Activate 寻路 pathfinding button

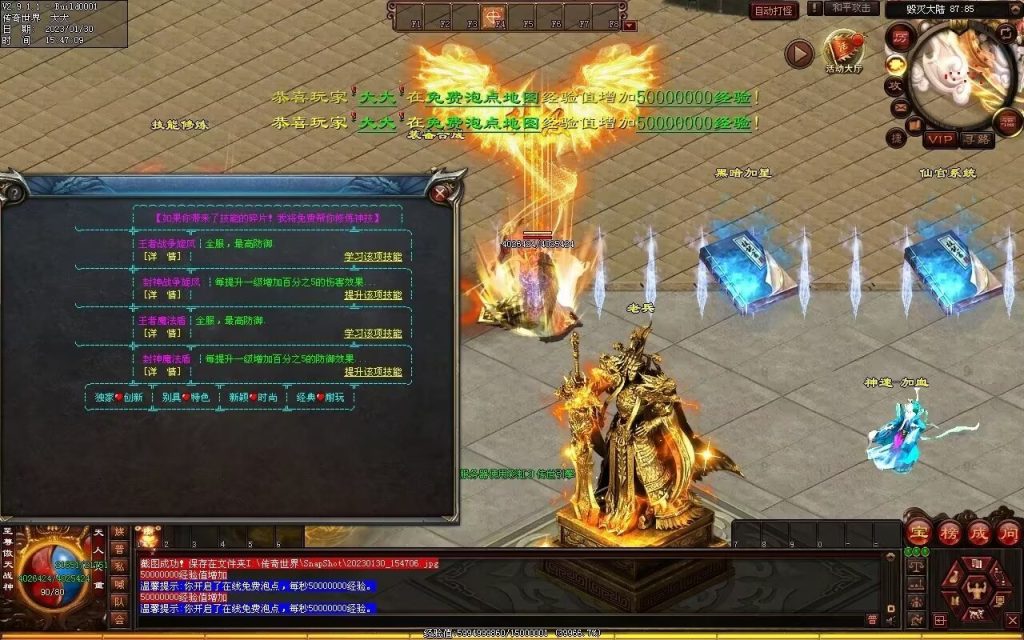click(x=976, y=139)
